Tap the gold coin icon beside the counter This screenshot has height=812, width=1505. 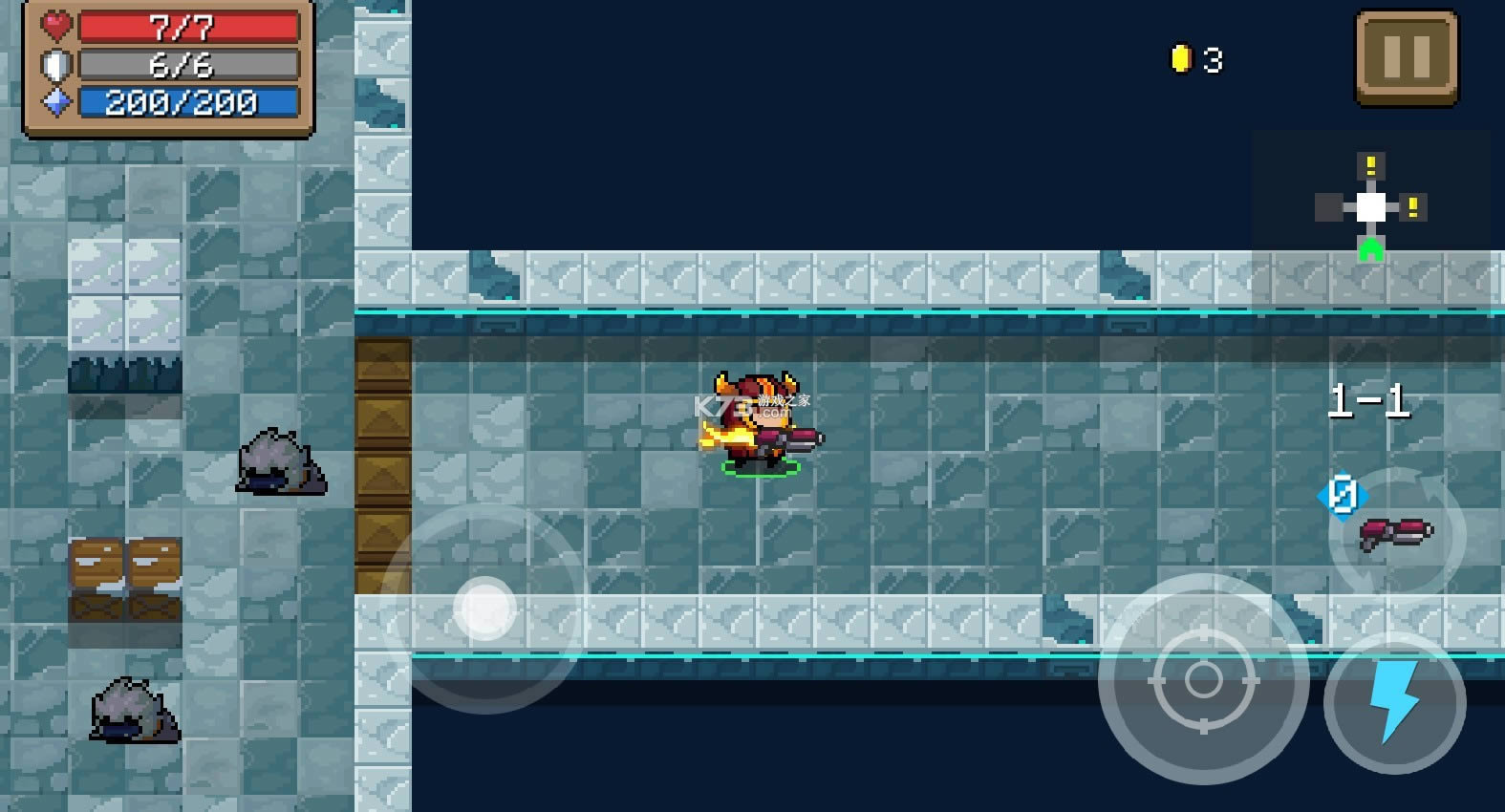tap(1183, 58)
